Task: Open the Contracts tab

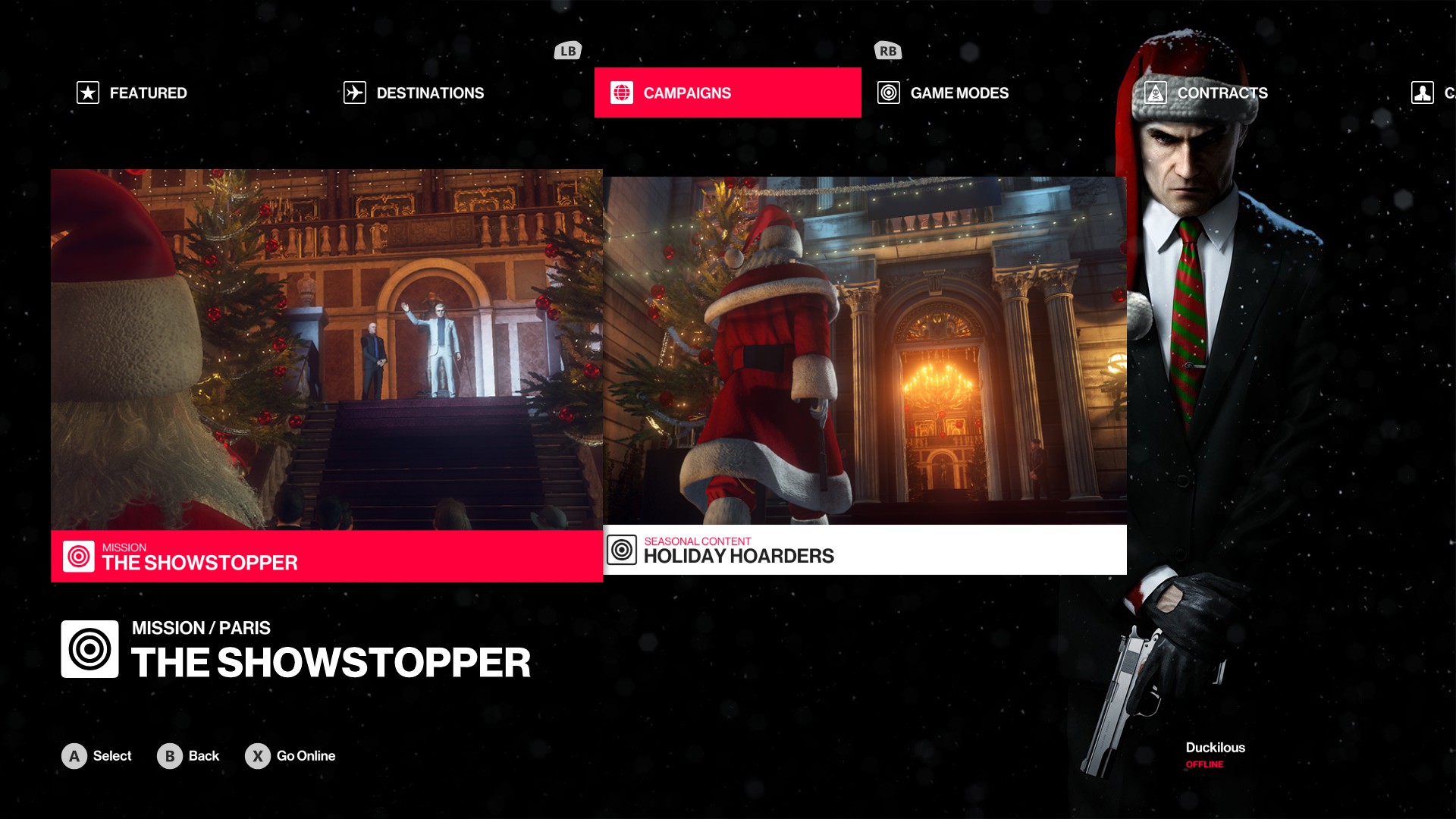Action: coord(1207,93)
